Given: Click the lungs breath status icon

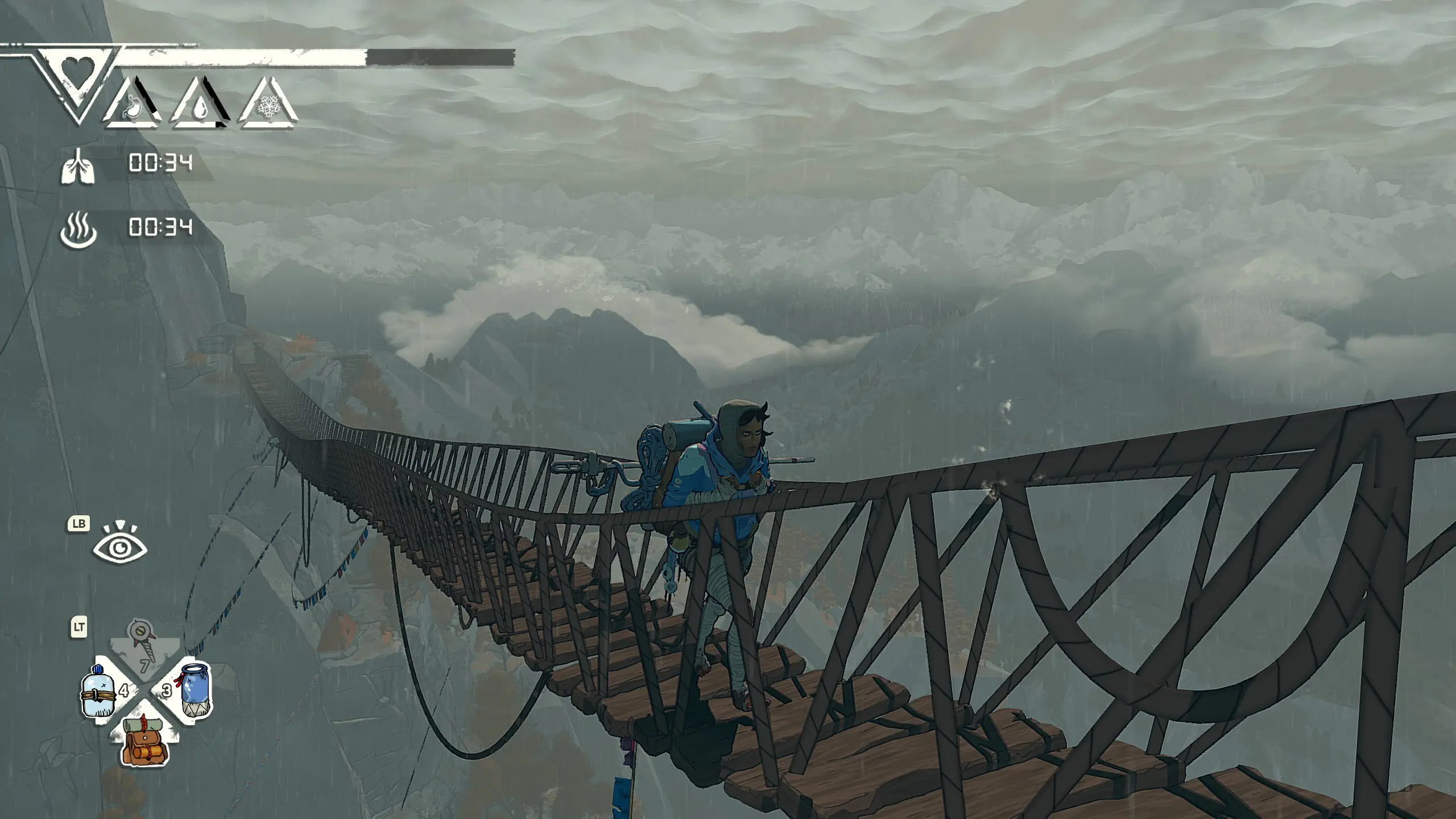Looking at the screenshot, I should [x=78, y=165].
